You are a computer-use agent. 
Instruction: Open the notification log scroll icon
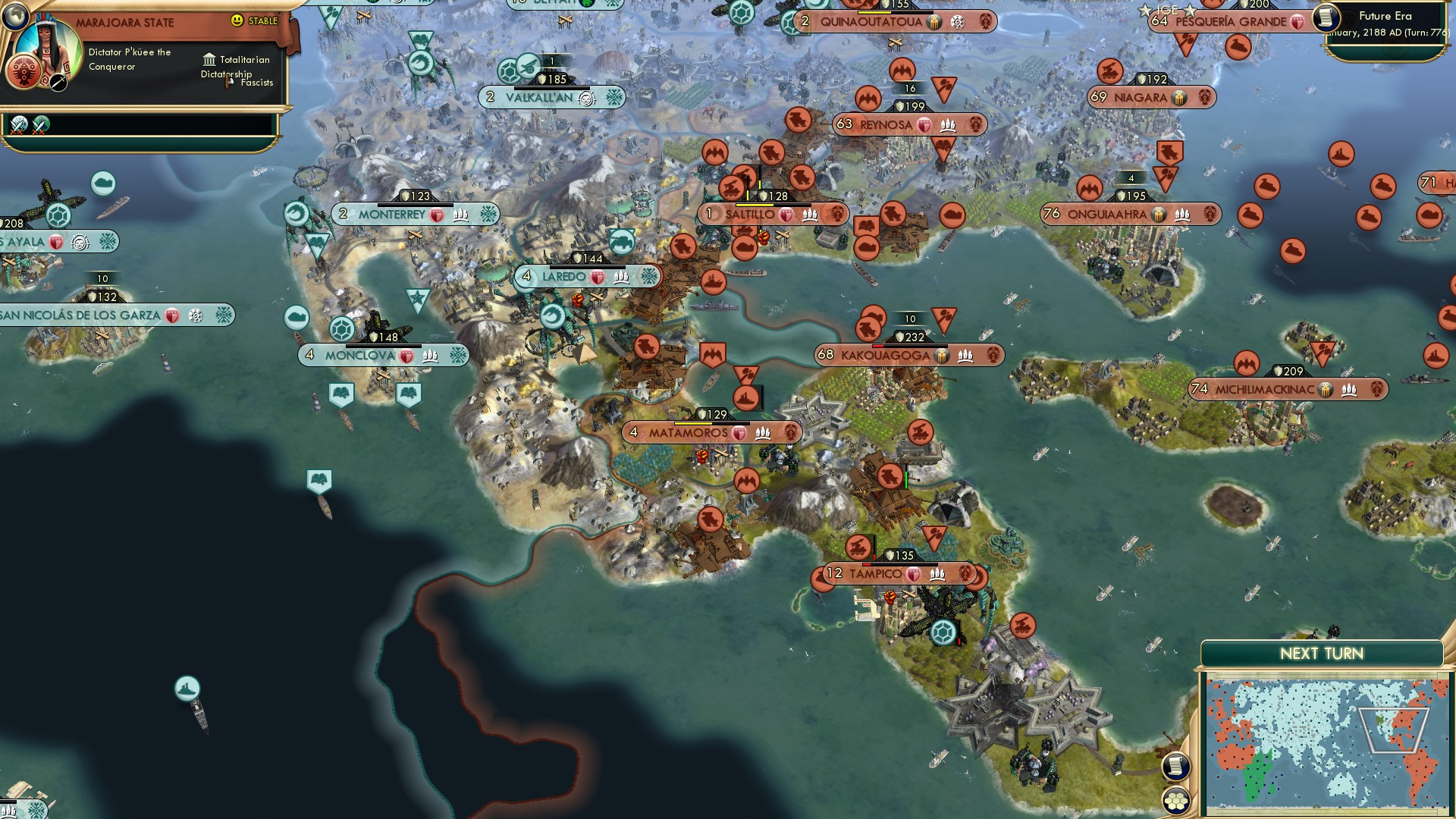point(1174,766)
